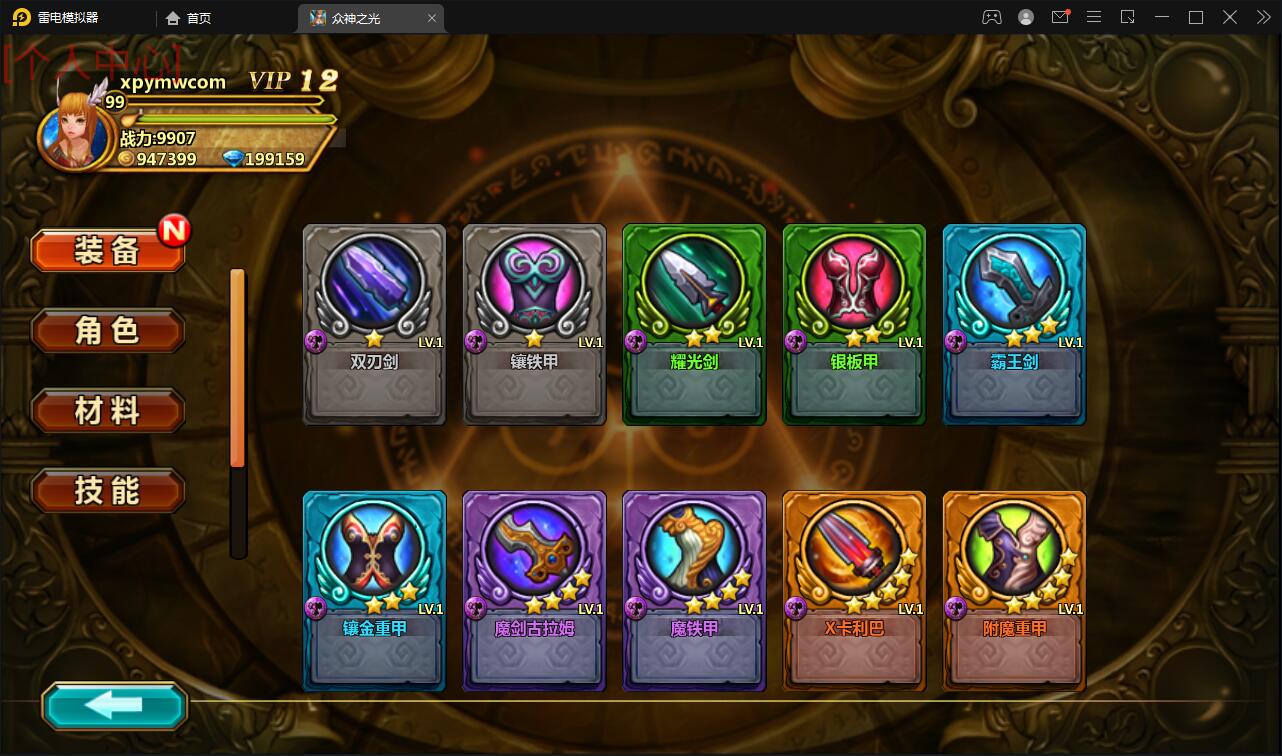Close the 众神之光 emulator tab

[432, 18]
